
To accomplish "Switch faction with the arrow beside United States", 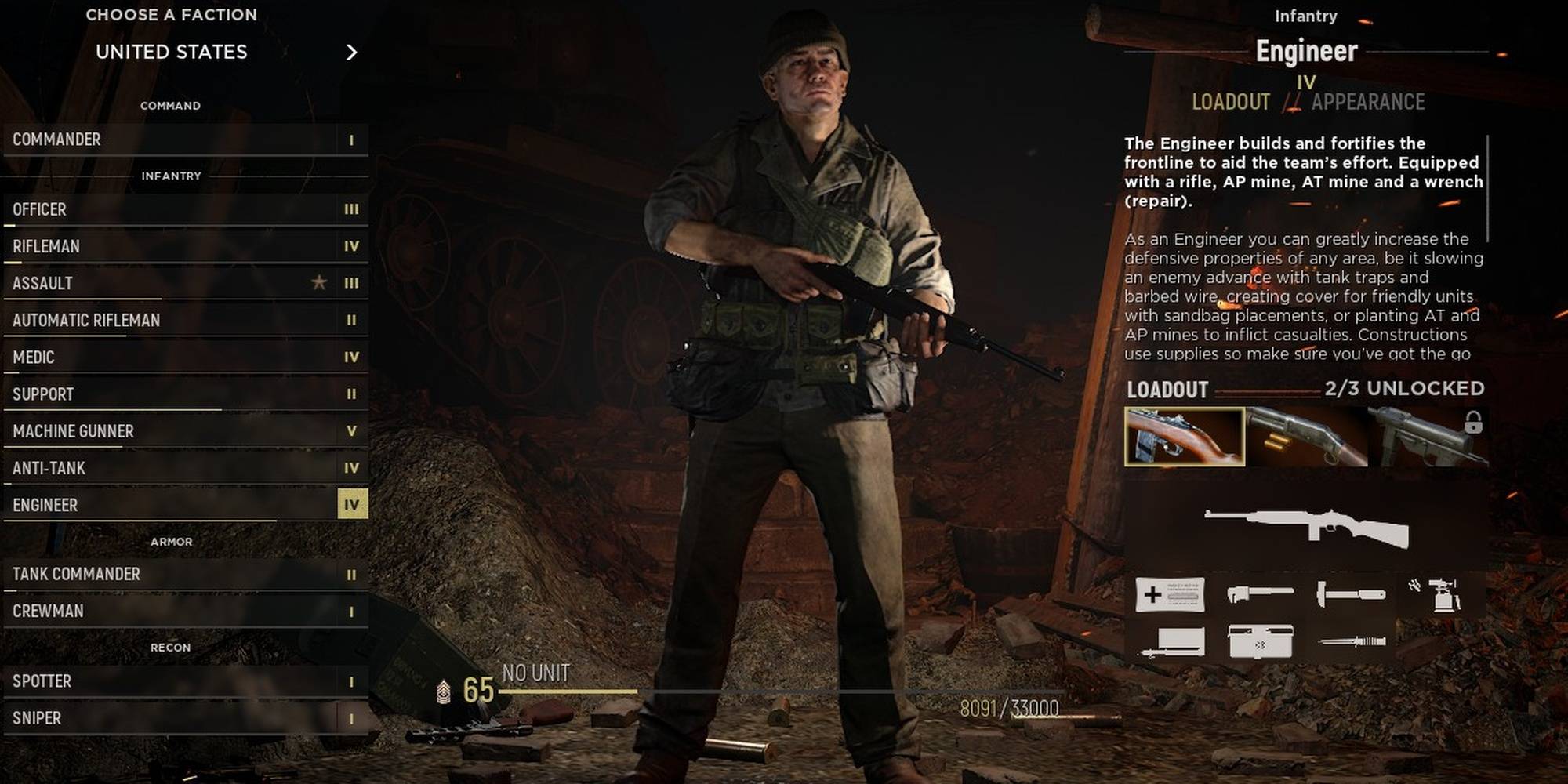I will [x=351, y=52].
